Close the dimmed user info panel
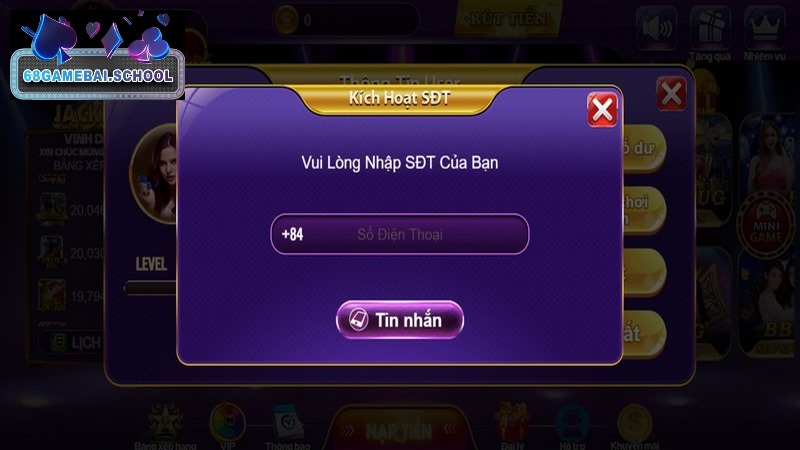 671,95
